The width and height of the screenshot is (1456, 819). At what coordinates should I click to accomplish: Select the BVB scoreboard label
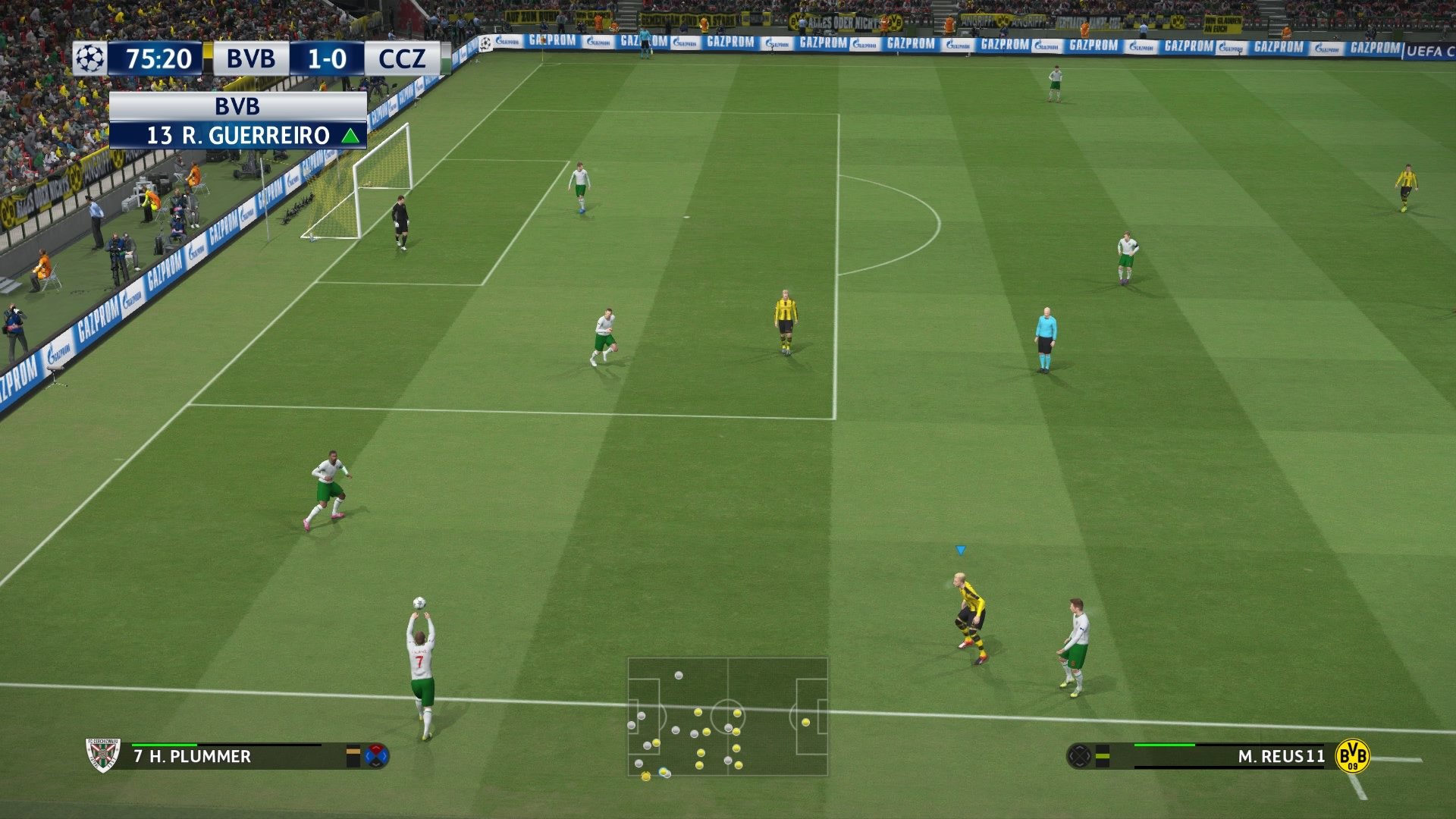pyautogui.click(x=250, y=57)
